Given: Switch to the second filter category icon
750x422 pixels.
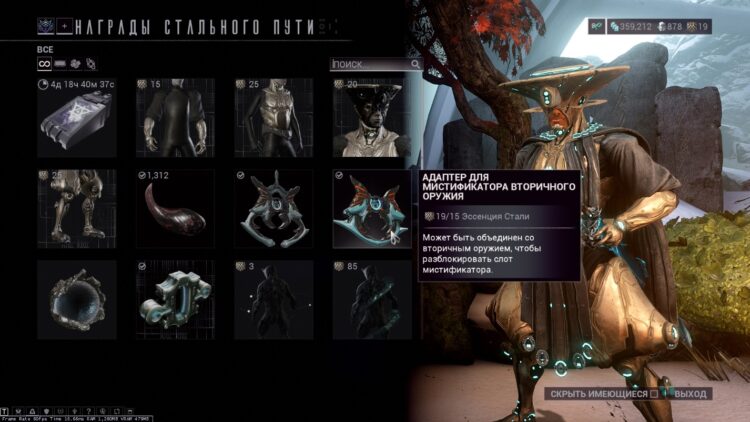Looking at the screenshot, I should tap(61, 64).
